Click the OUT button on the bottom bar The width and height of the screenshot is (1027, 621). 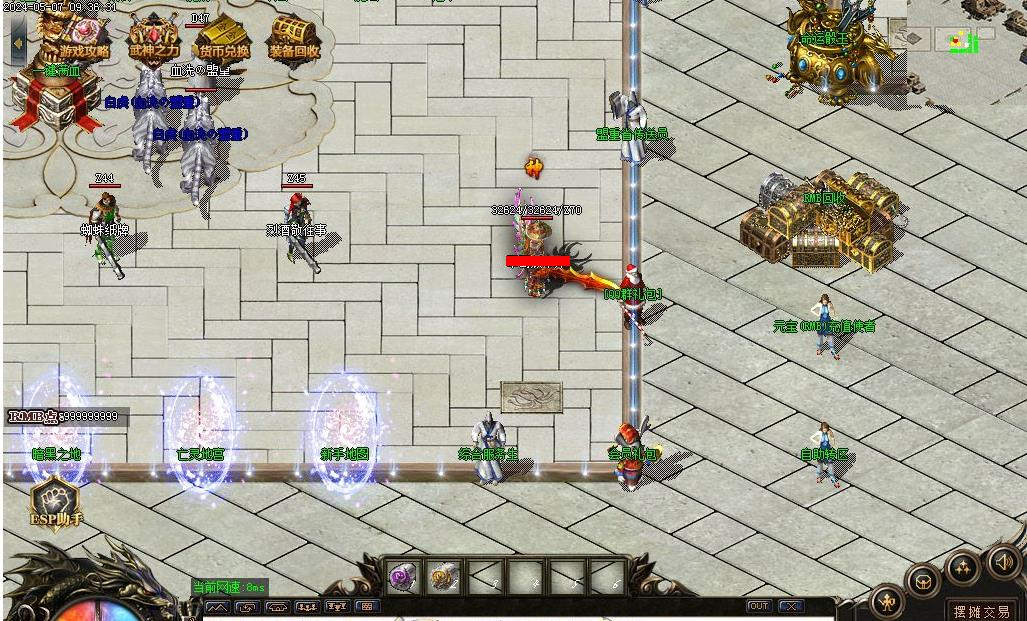pyautogui.click(x=759, y=606)
